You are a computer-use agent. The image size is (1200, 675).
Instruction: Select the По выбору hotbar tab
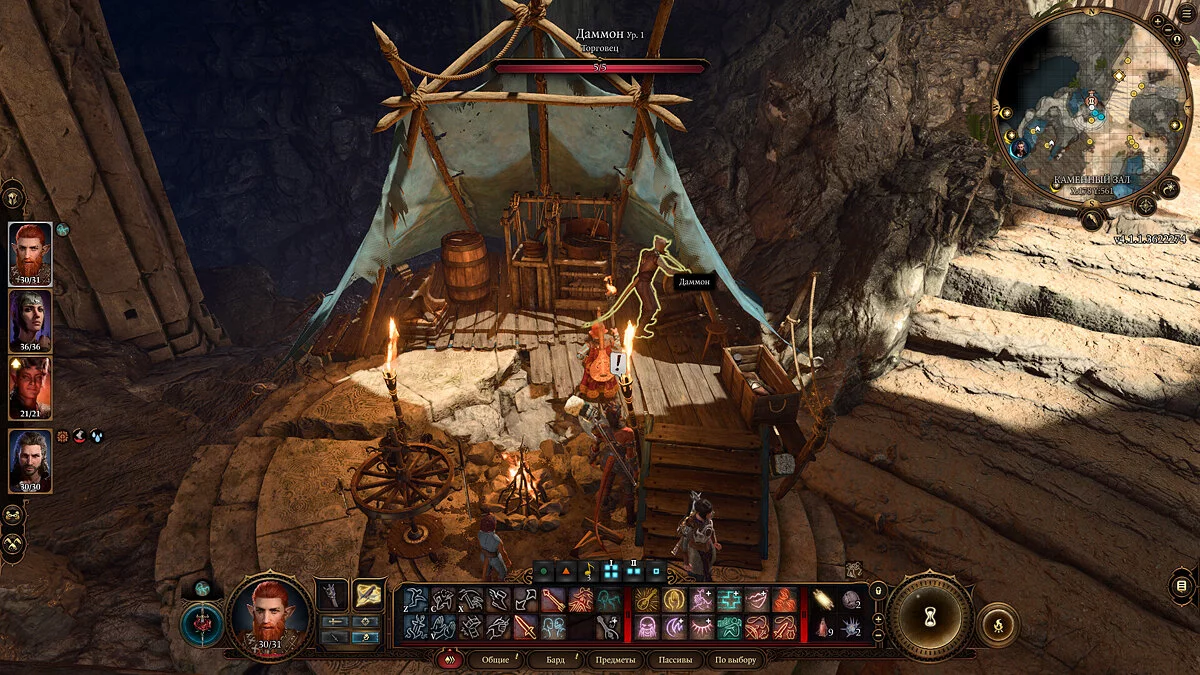[x=735, y=660]
